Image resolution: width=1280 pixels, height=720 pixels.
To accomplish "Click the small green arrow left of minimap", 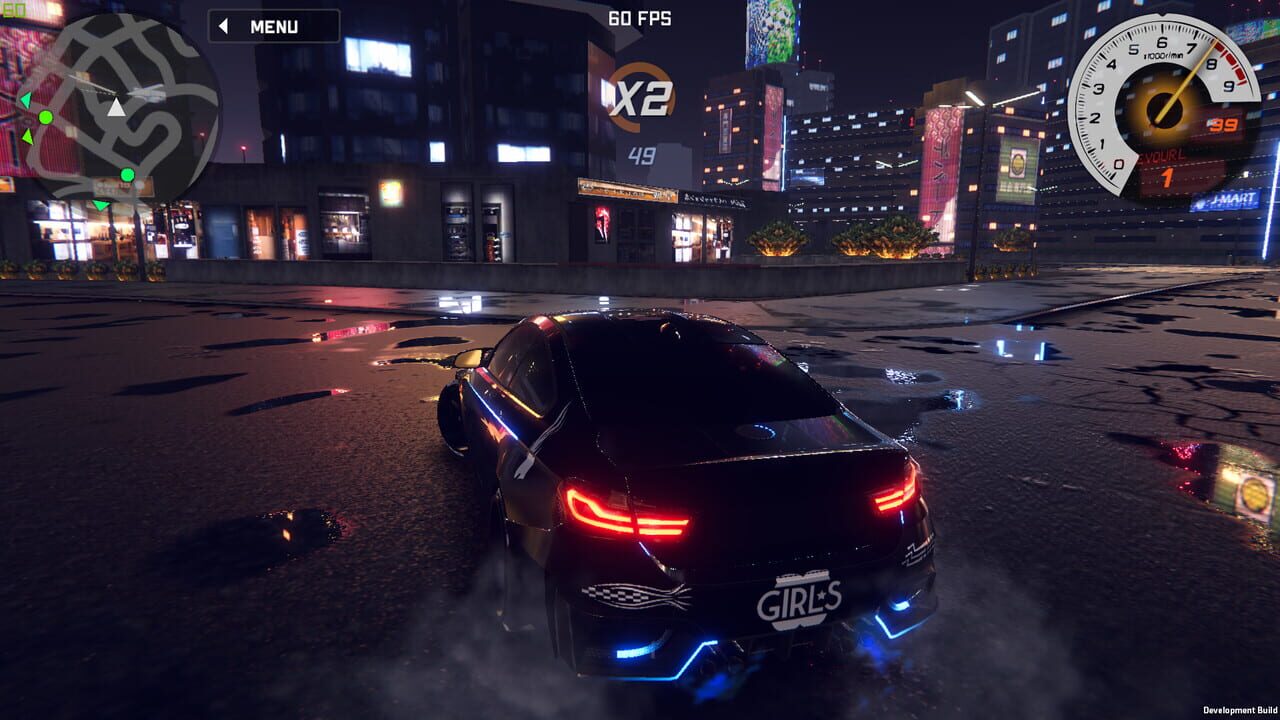I will tap(24, 100).
